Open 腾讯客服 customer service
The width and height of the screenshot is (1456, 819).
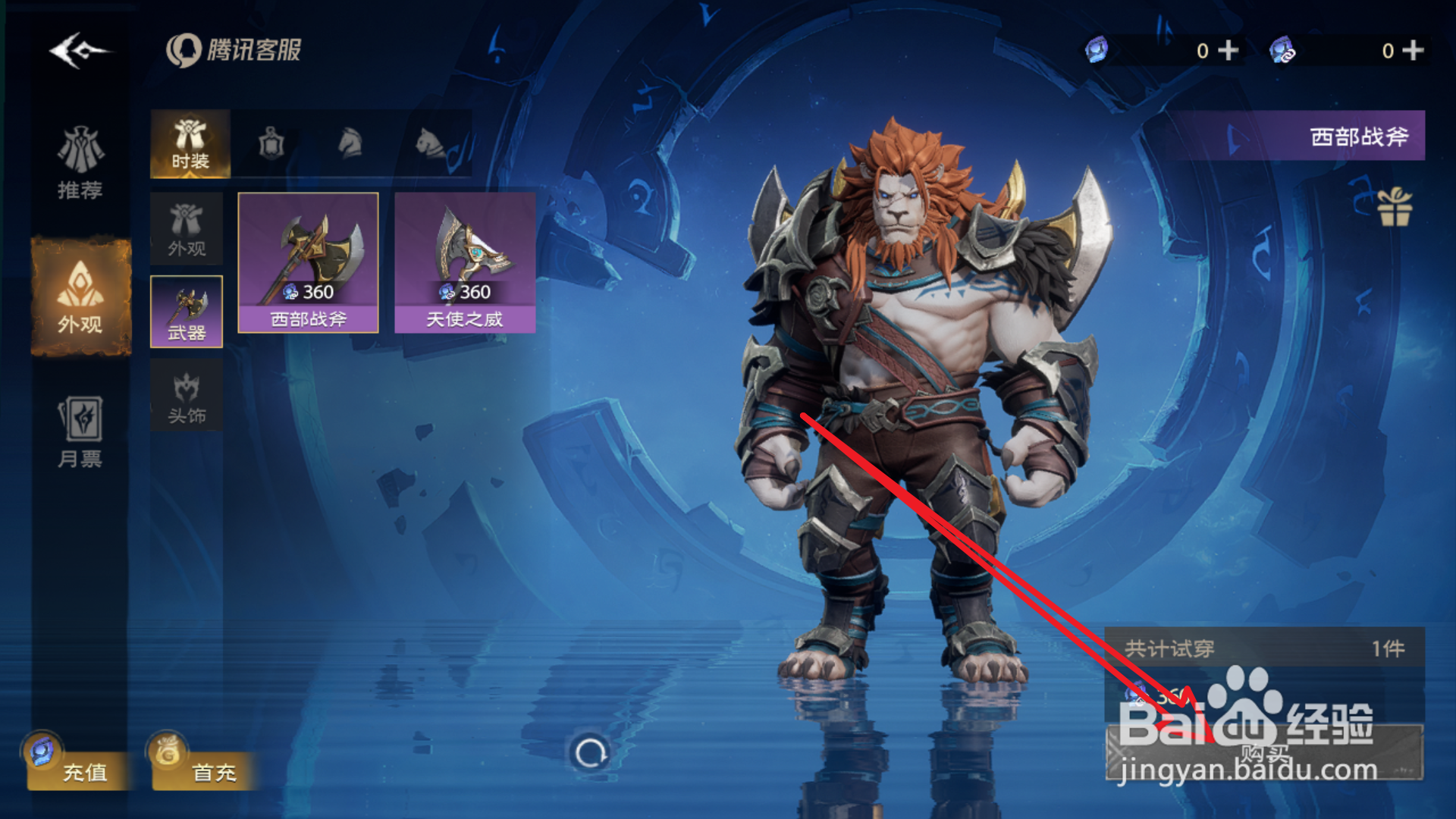click(234, 51)
